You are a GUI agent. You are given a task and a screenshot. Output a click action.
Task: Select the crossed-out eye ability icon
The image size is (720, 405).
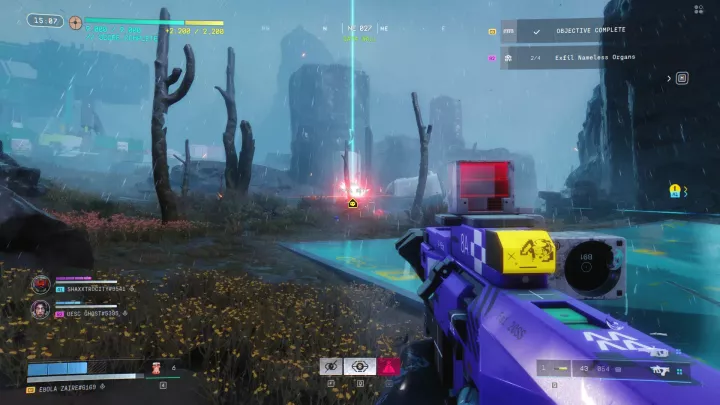coord(332,366)
